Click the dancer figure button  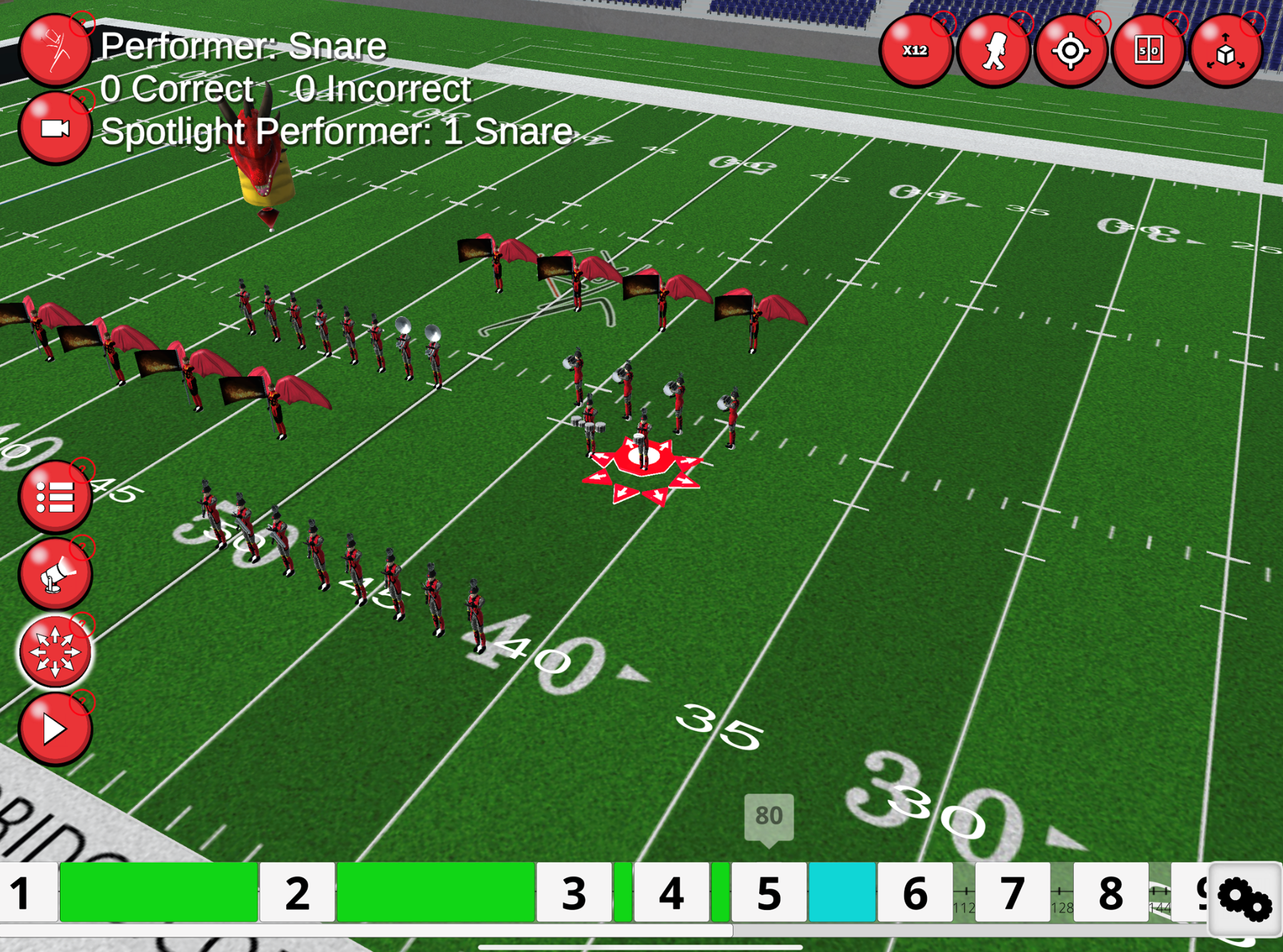(55, 50)
